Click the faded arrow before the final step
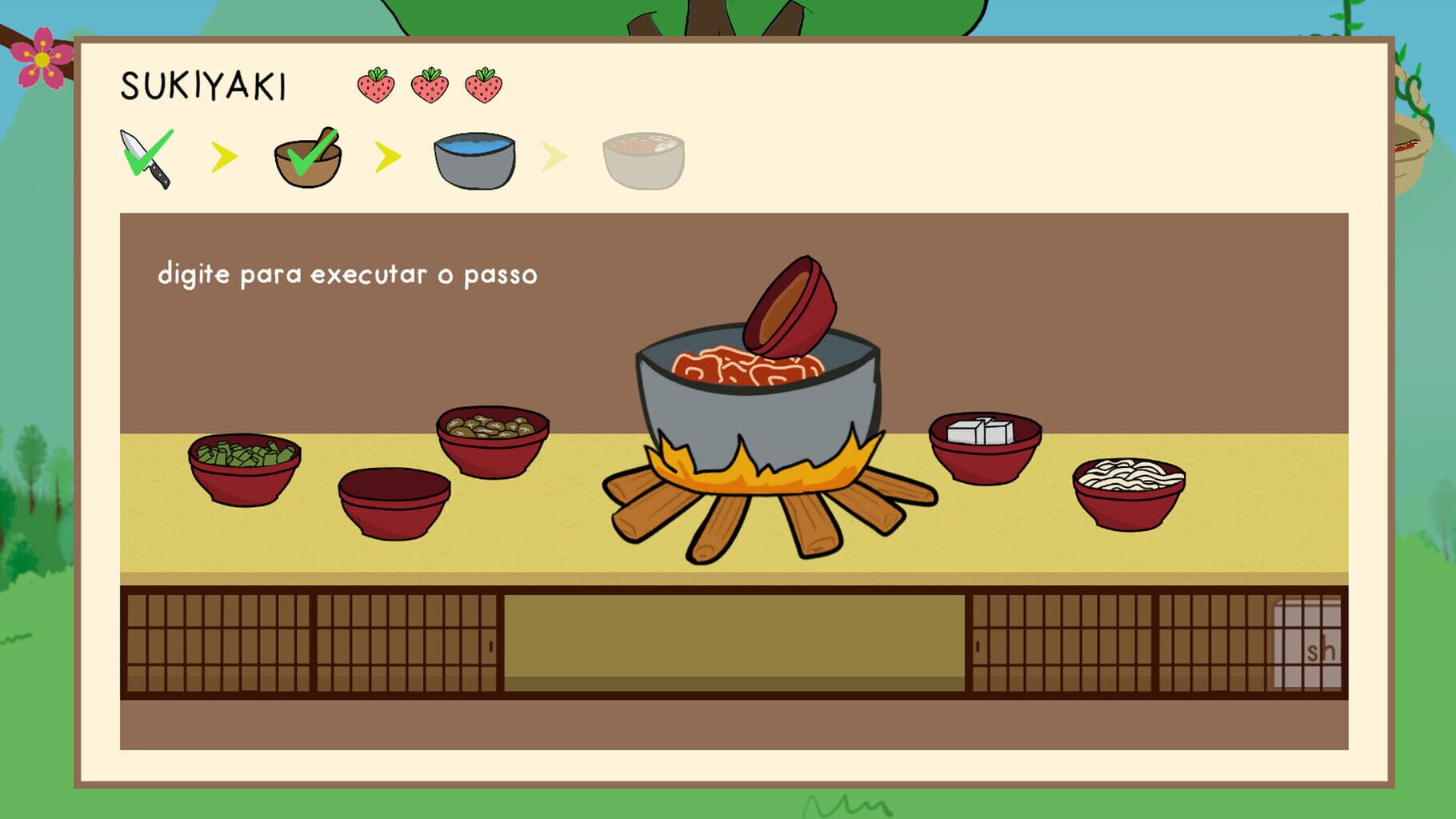 (x=554, y=157)
